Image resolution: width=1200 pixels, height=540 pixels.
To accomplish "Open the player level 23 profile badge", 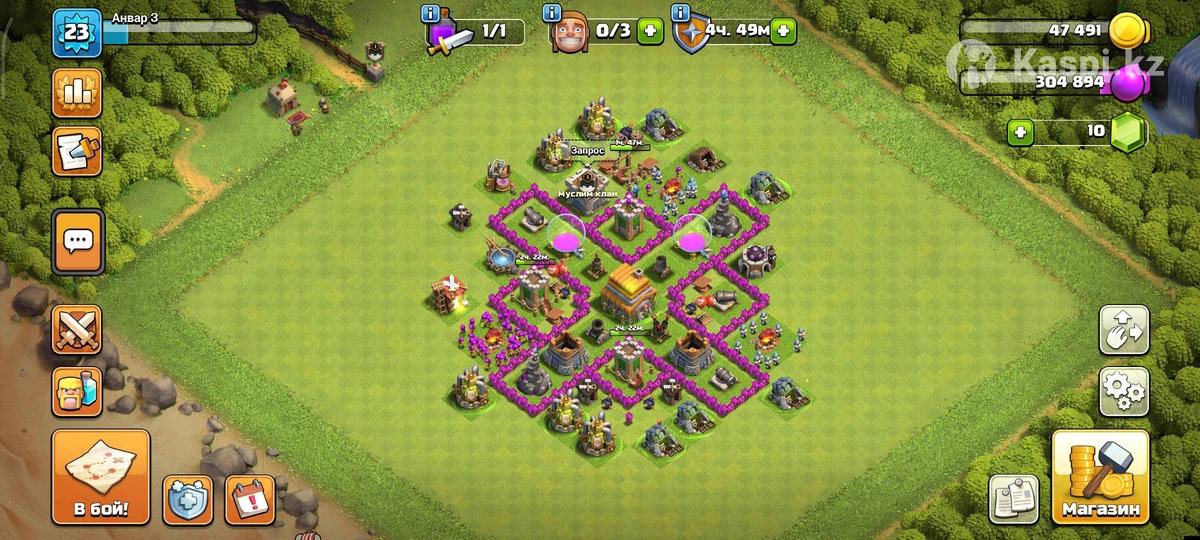I will 76,31.
